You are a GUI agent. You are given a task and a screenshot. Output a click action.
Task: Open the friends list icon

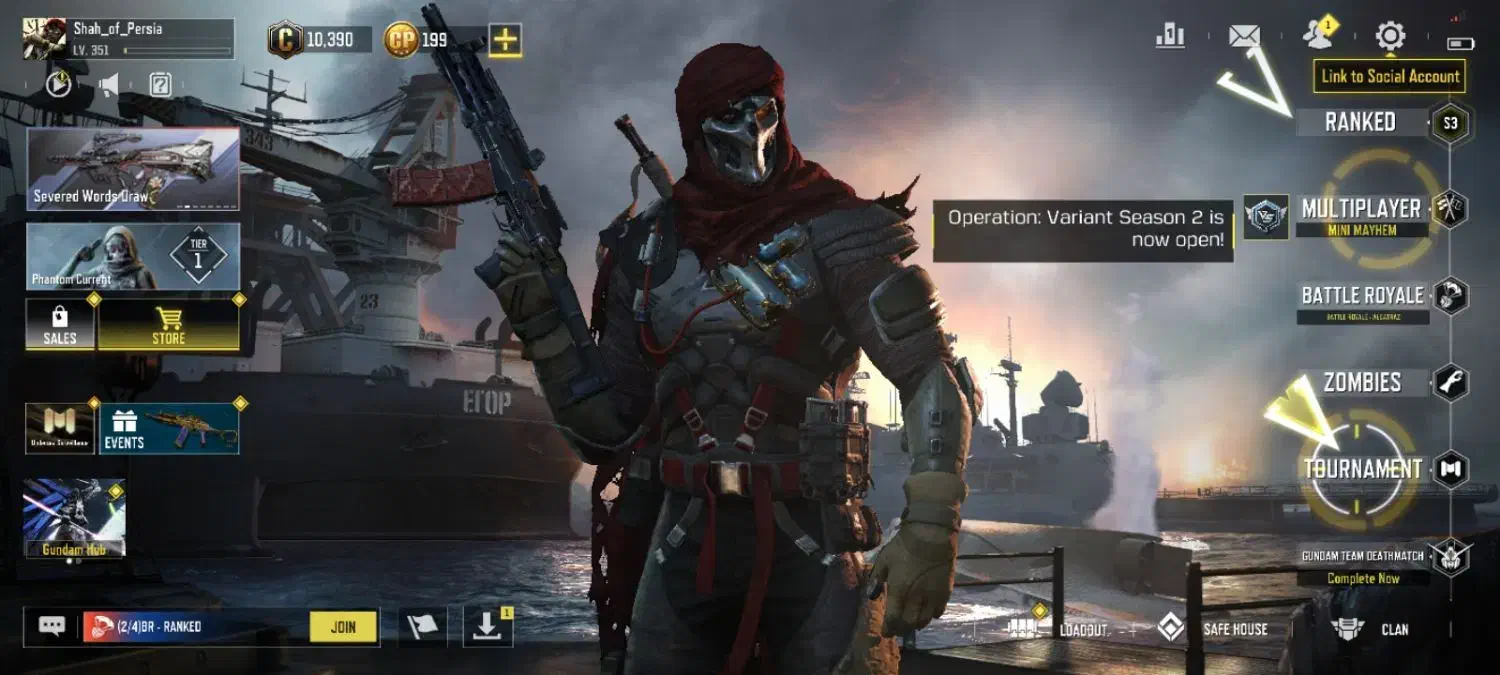click(x=1318, y=36)
